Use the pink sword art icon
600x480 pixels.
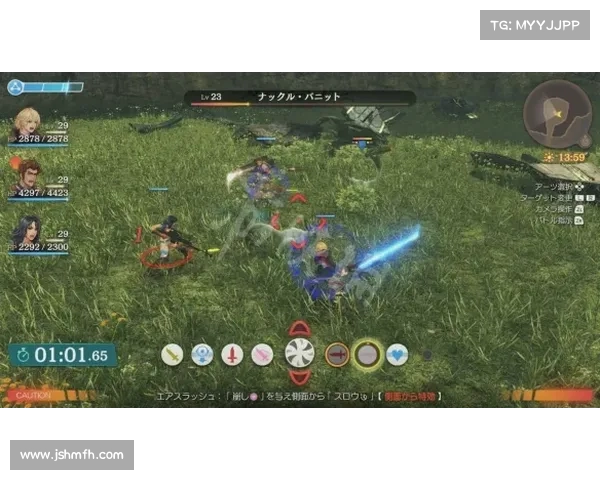click(x=262, y=354)
